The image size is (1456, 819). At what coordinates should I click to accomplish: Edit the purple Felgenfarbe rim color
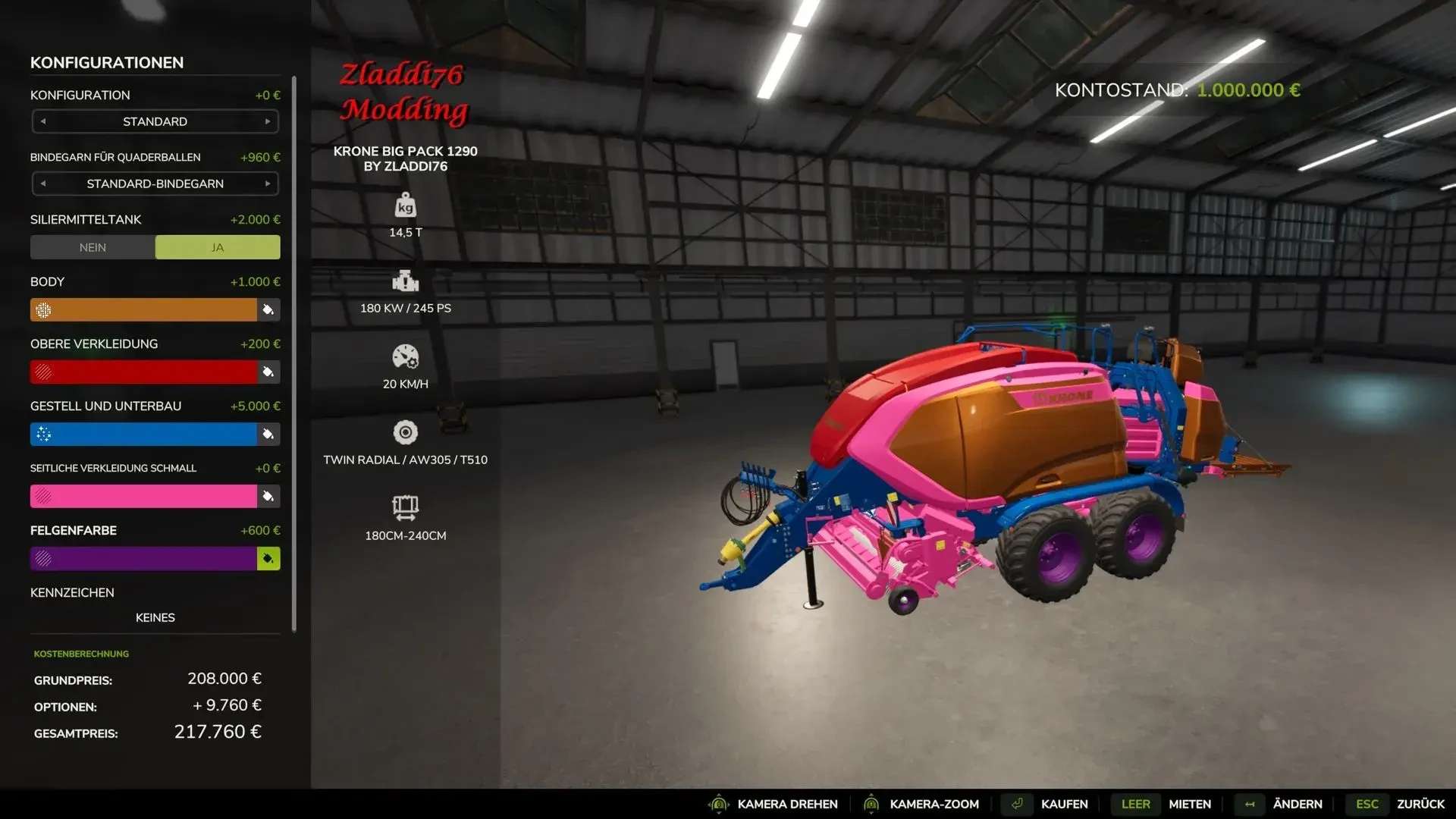point(144,558)
